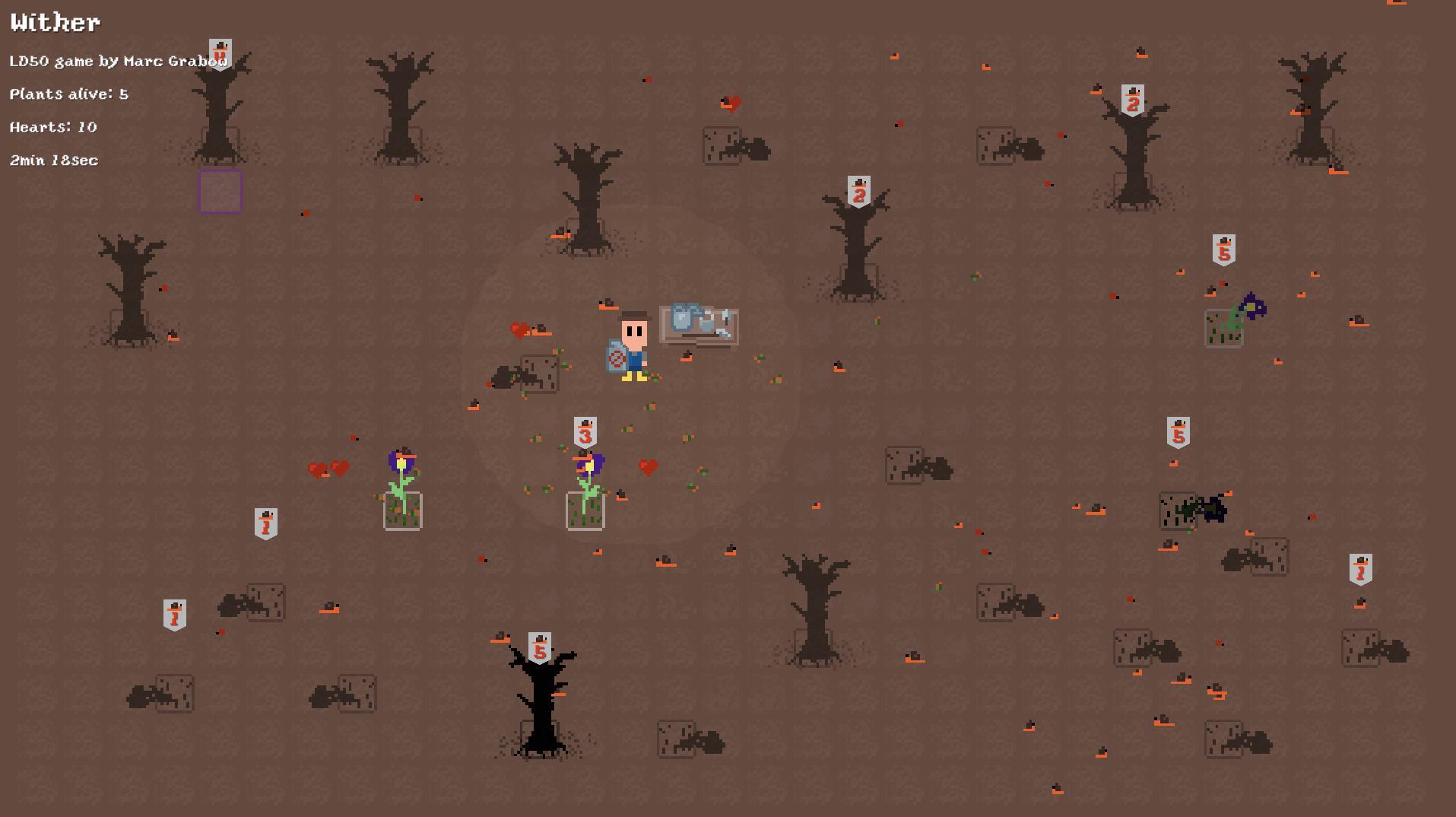1456x817 pixels.
Task: Click the Wither game title
Action: pos(54,21)
